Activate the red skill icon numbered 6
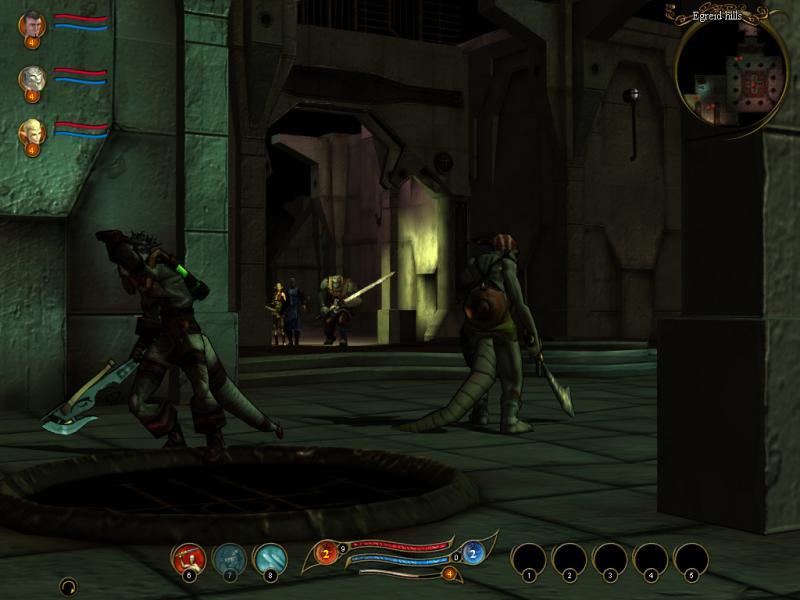The width and height of the screenshot is (800, 600). [x=188, y=558]
